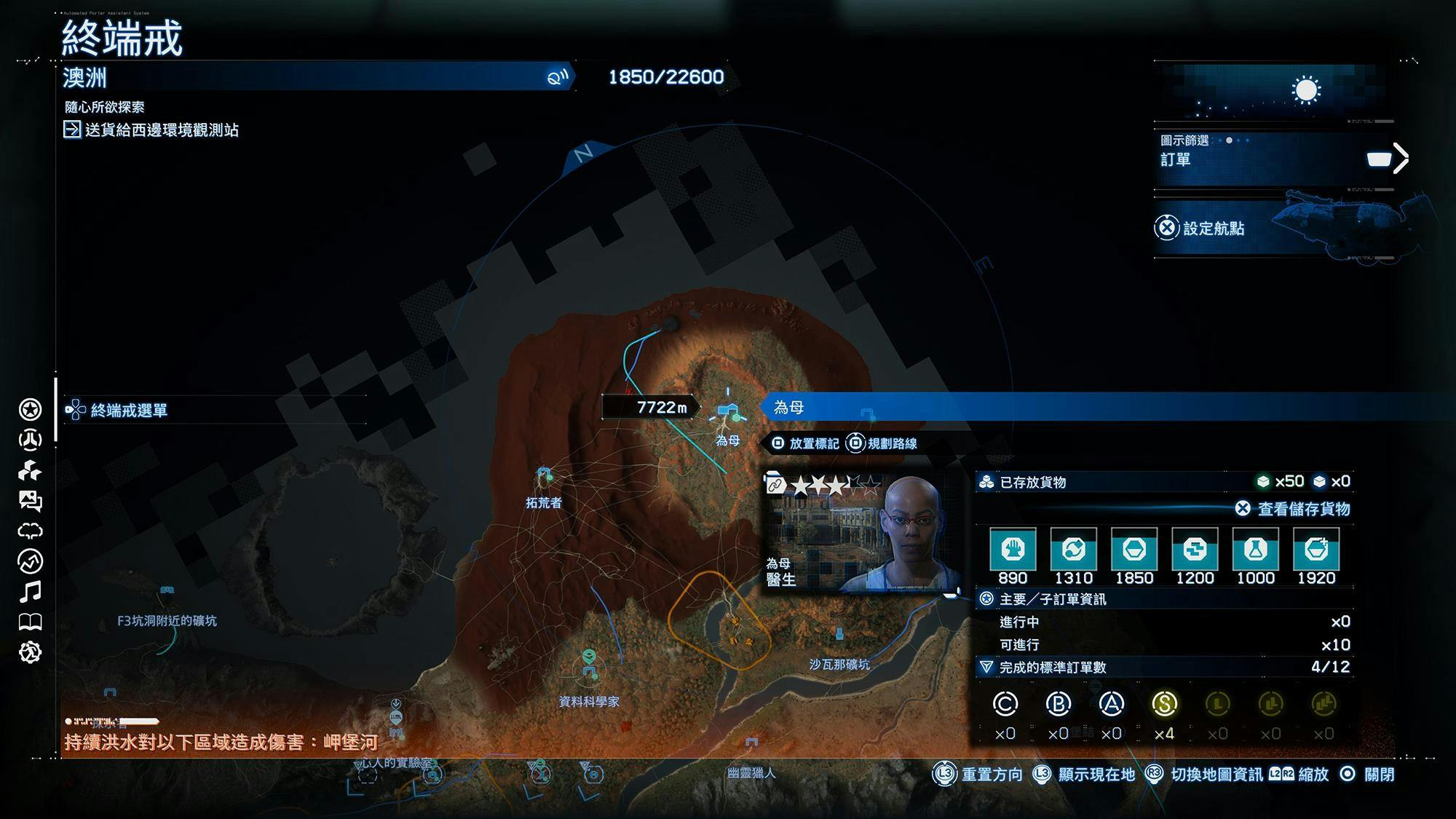Open the photo messages sidebar icon
This screenshot has width=1456, height=819.
(30, 501)
